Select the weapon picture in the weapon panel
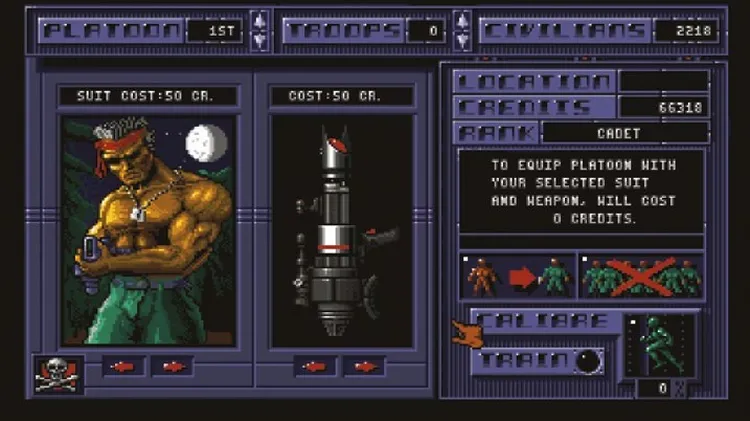Viewport: 750px width, 421px height. tap(341, 230)
